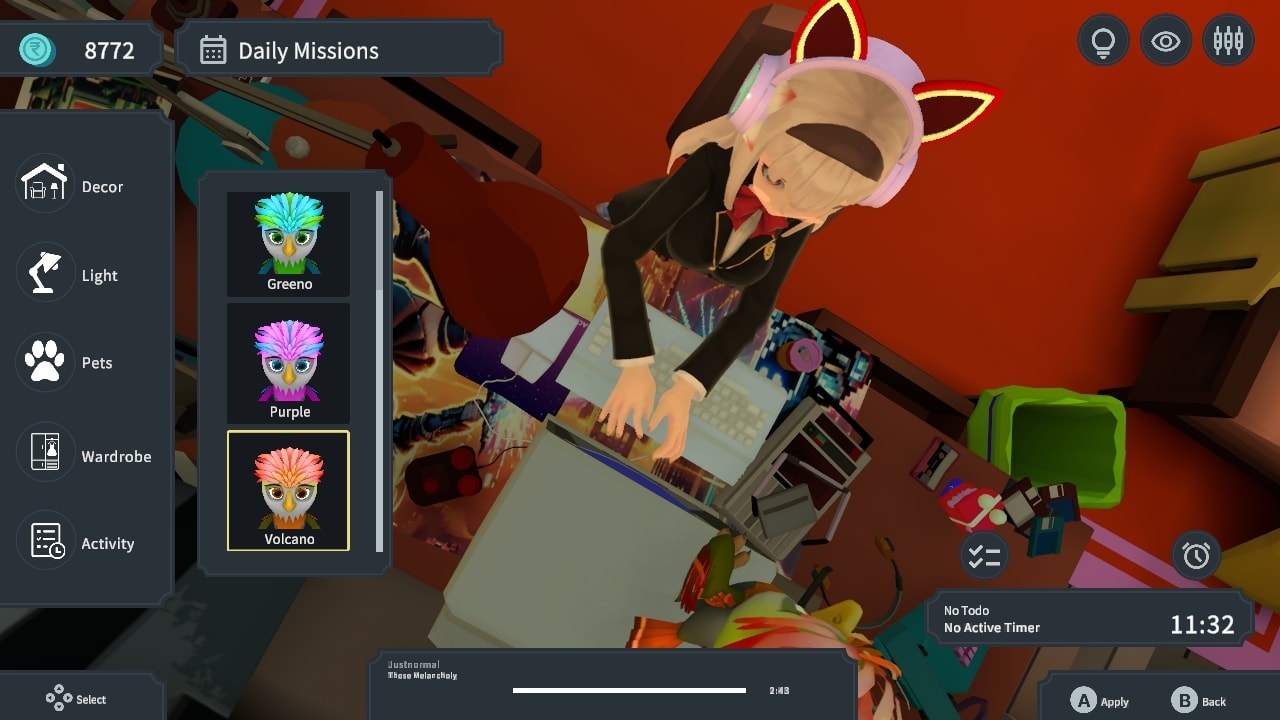Toggle the ambience mixer sliders
Screen dimensions: 1280x720
(1228, 40)
